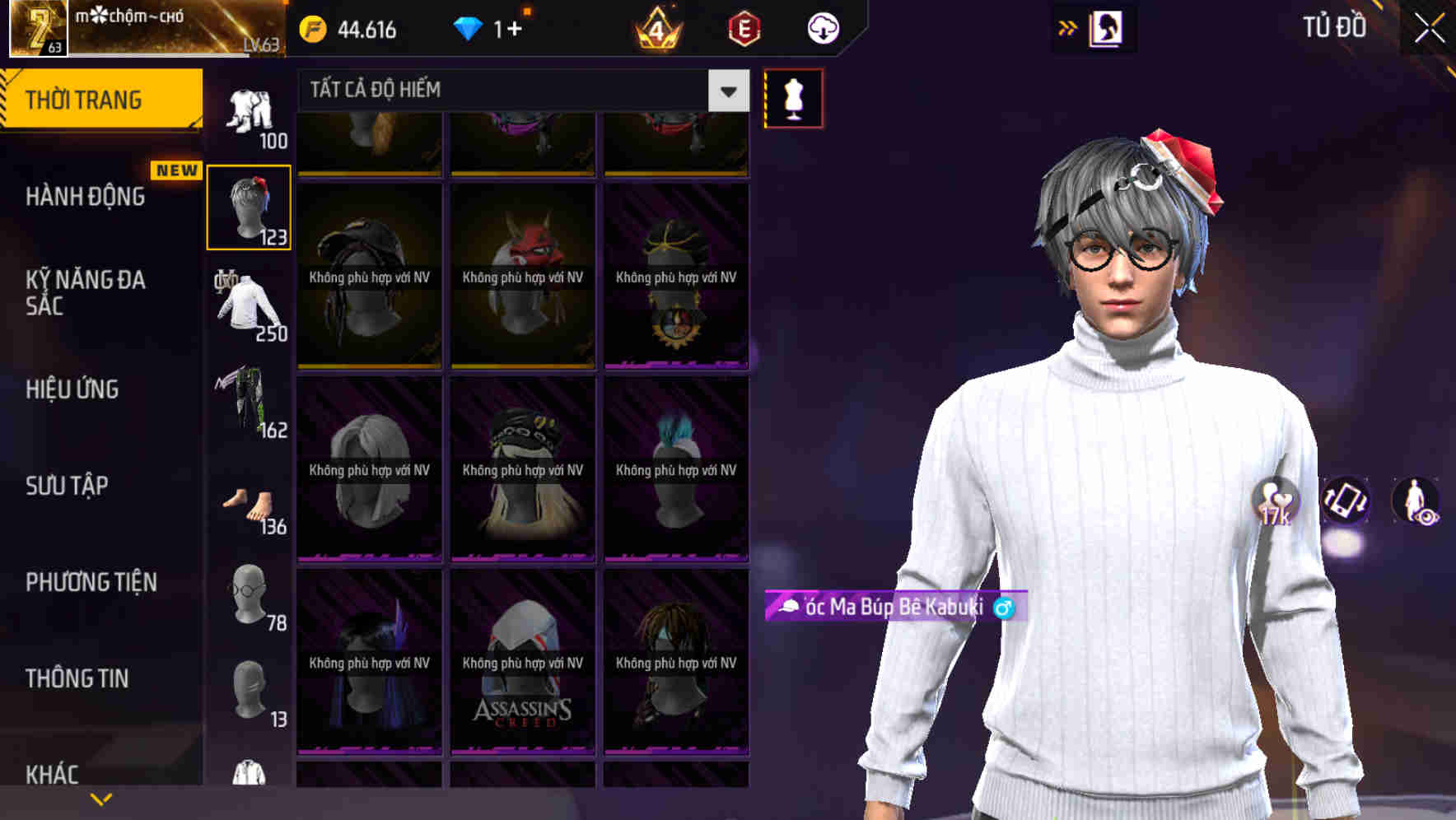Open the PHƯƠNG TIỆN section
The width and height of the screenshot is (1456, 820).
pyautogui.click(x=91, y=582)
